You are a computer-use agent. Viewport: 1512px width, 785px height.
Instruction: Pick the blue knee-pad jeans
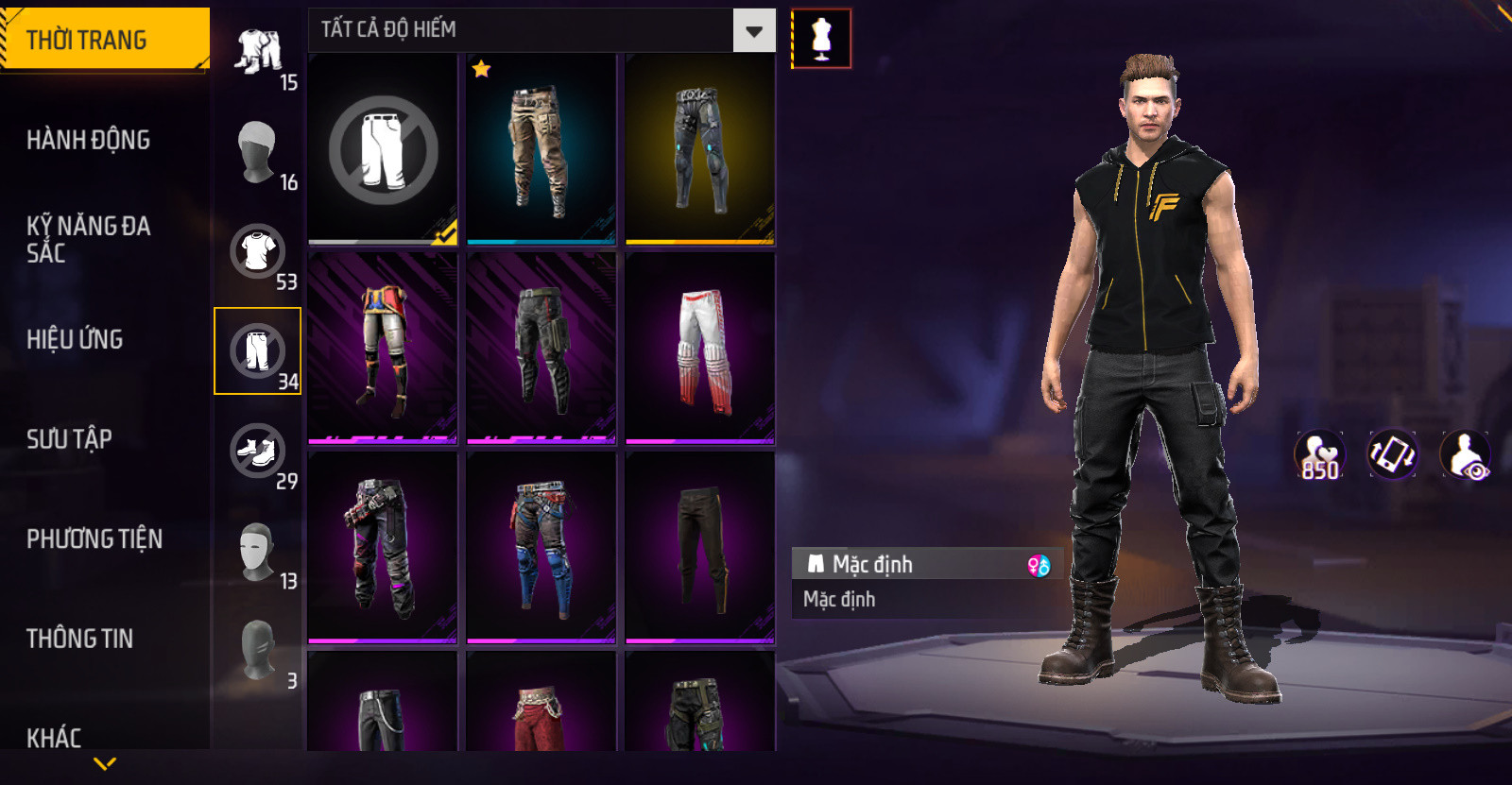pyautogui.click(x=541, y=548)
